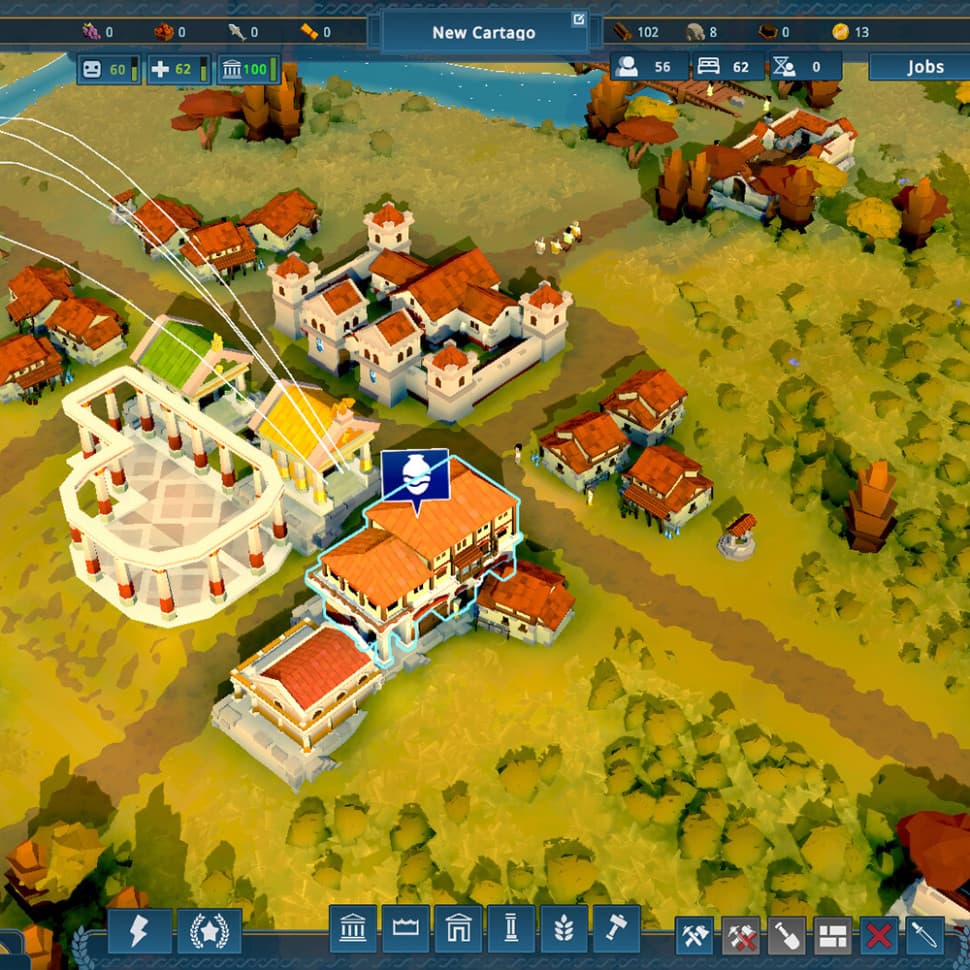
Task: Select the single column build category
Action: point(510,930)
